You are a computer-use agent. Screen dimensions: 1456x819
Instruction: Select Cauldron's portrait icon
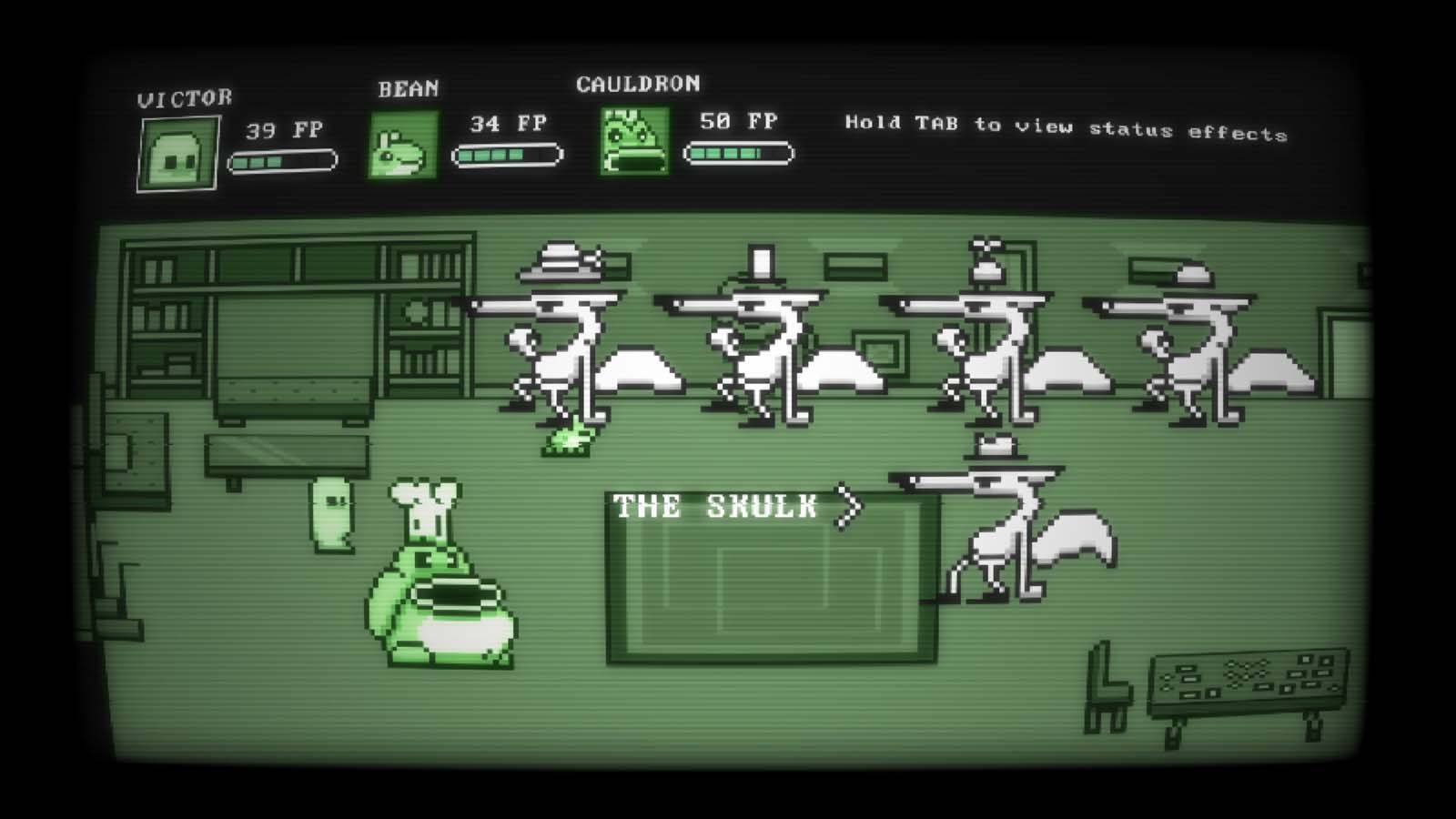632,143
